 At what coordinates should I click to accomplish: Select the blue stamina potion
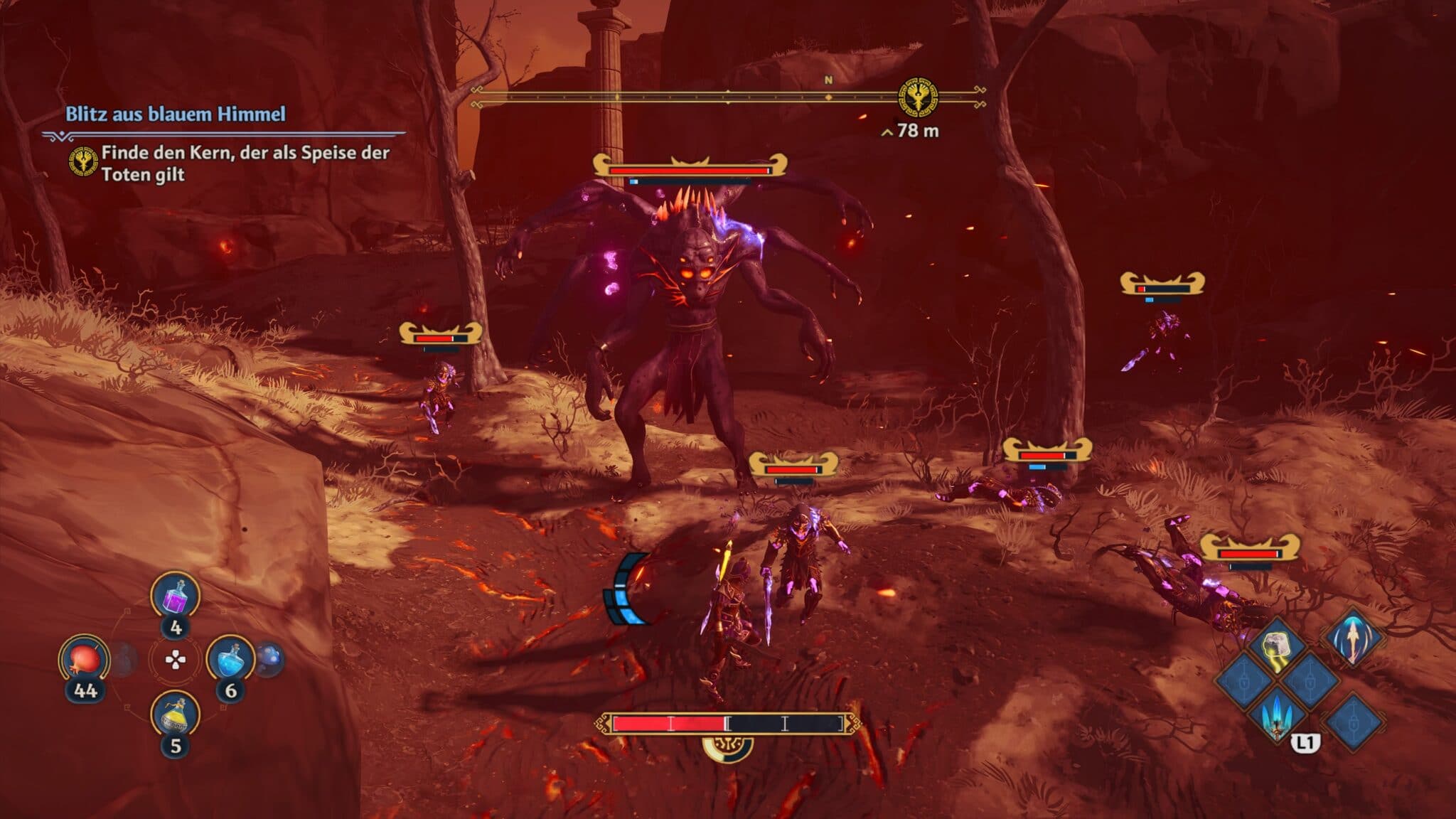pos(230,660)
